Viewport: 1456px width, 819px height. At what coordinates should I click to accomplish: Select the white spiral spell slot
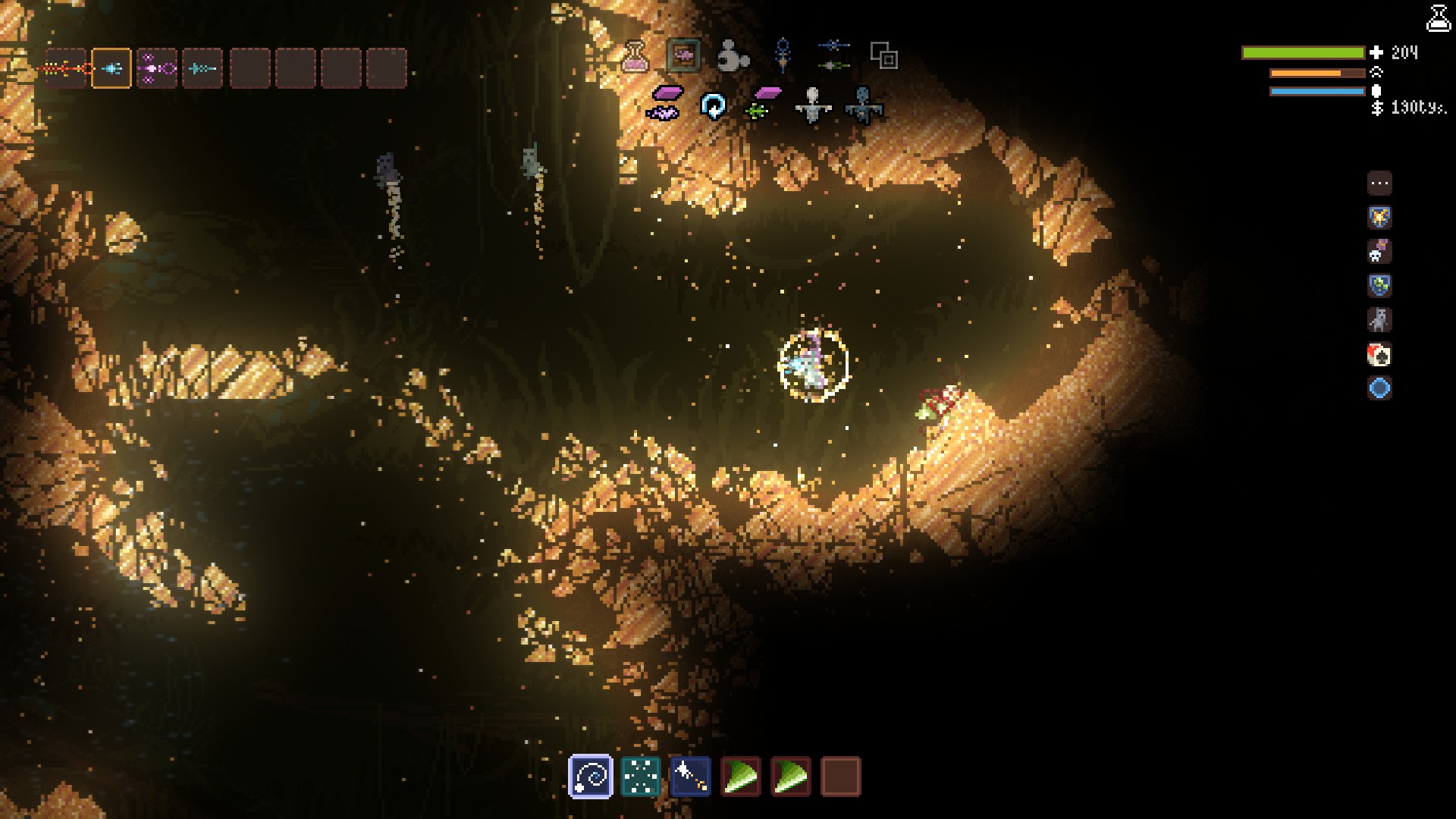pyautogui.click(x=590, y=777)
